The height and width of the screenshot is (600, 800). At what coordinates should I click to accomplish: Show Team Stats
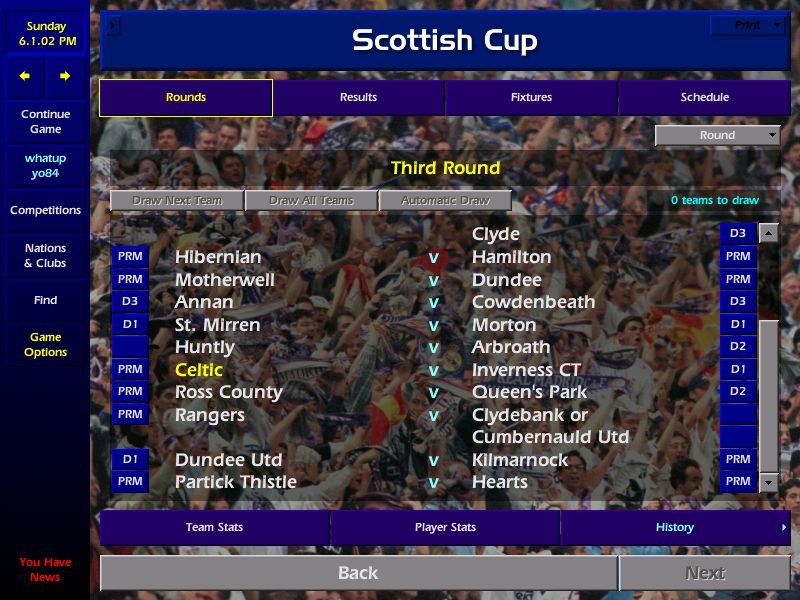215,527
